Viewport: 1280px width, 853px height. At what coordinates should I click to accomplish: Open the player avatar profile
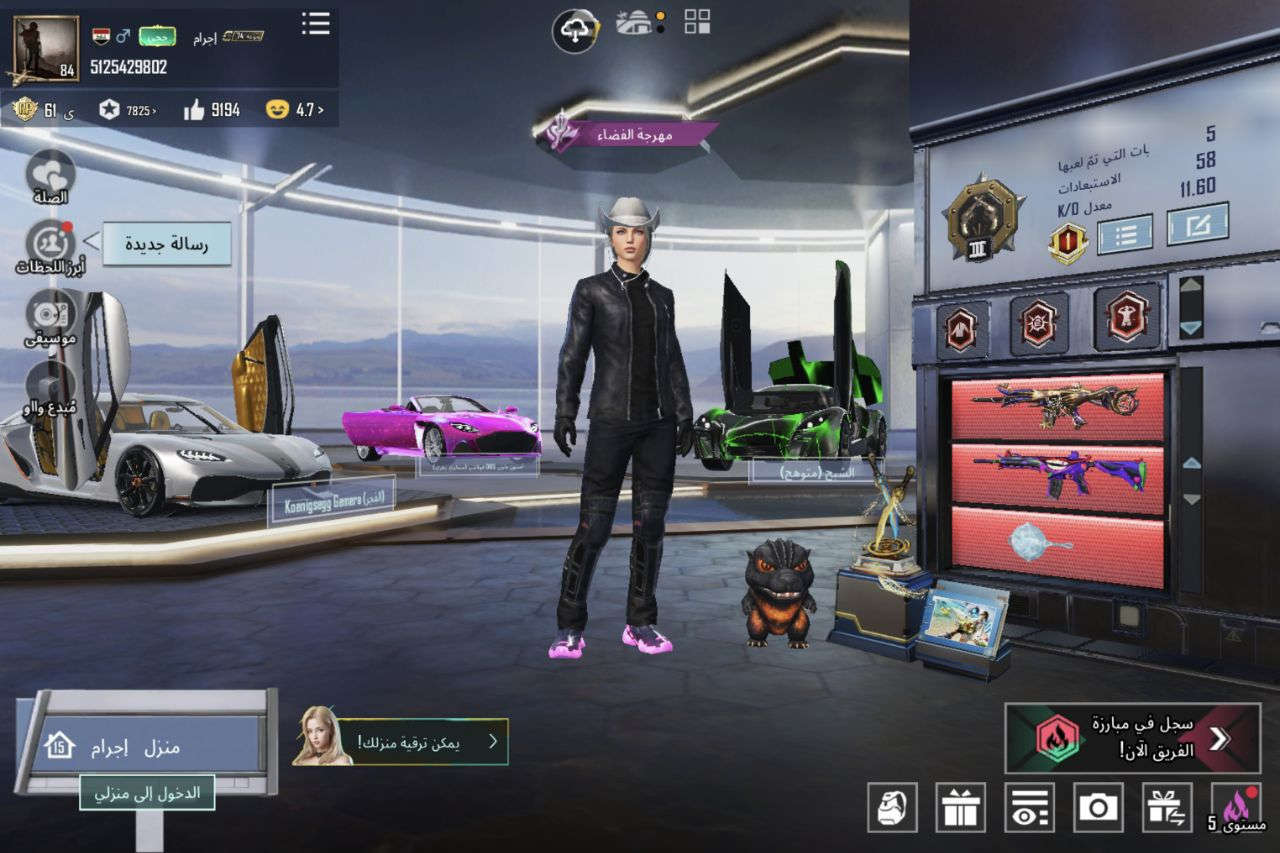45,48
